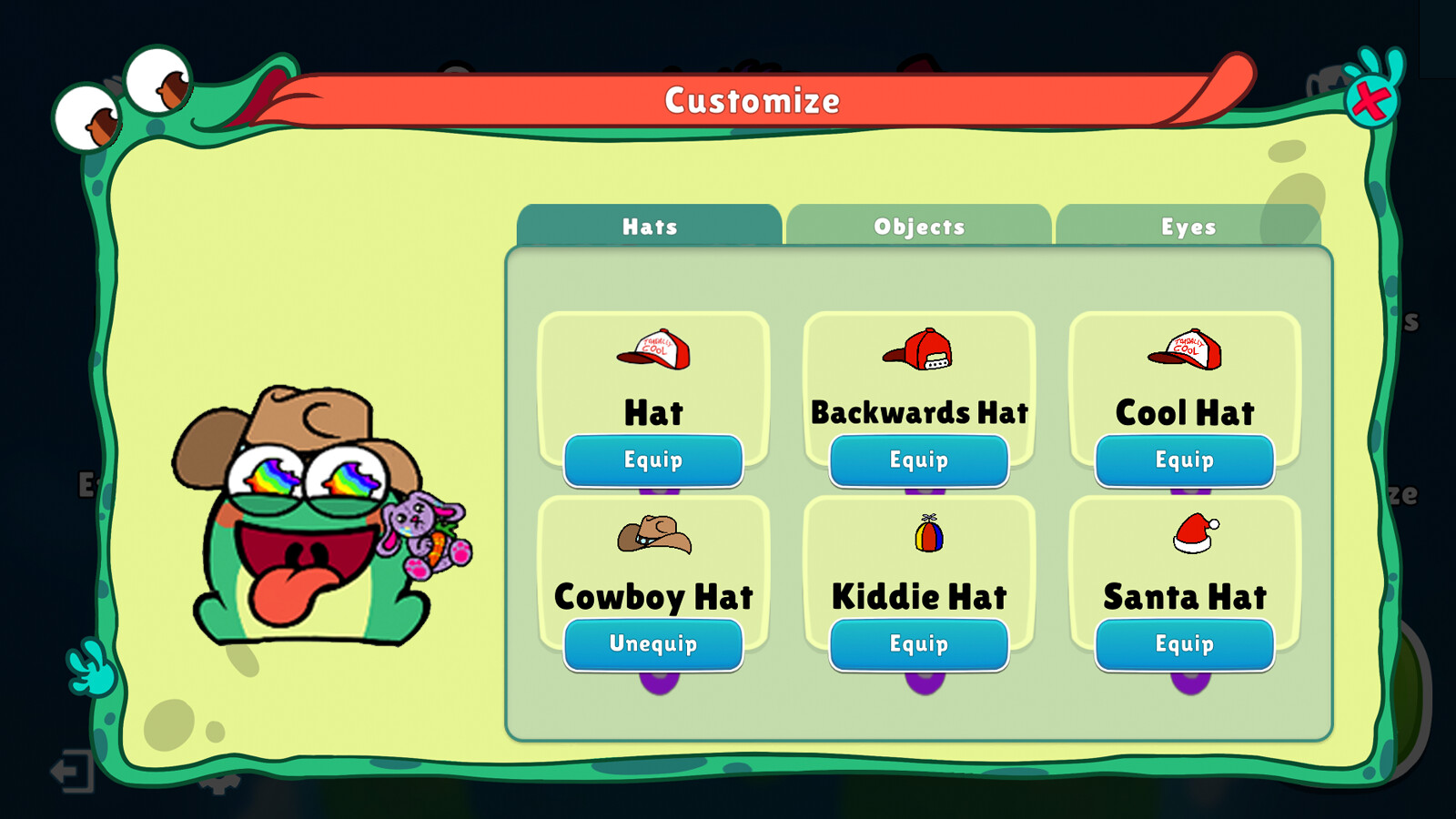Click the Backwards Hat cap icon
1456x819 pixels.
click(919, 353)
